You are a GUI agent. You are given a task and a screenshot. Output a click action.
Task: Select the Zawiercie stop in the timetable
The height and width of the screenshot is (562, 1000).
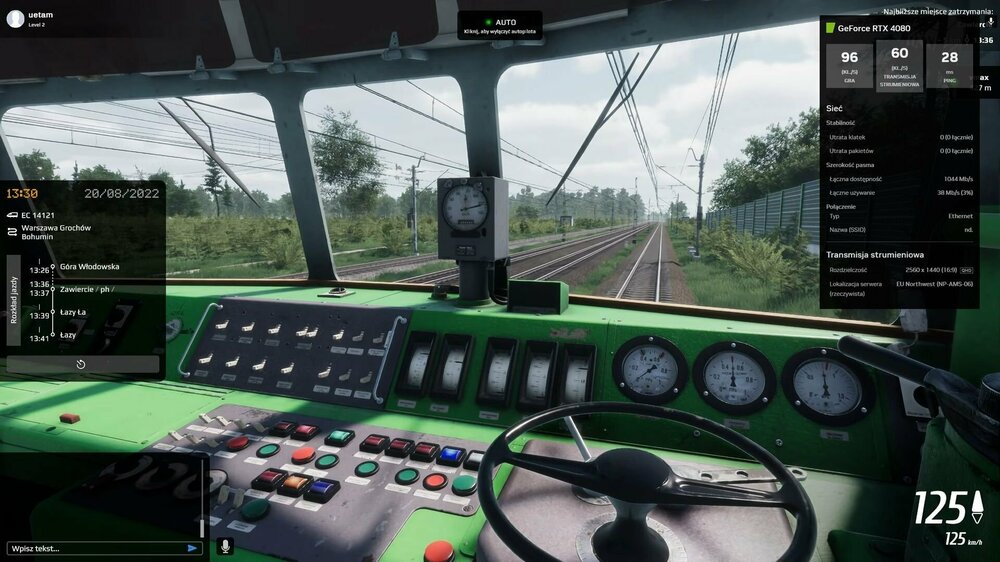tap(86, 289)
